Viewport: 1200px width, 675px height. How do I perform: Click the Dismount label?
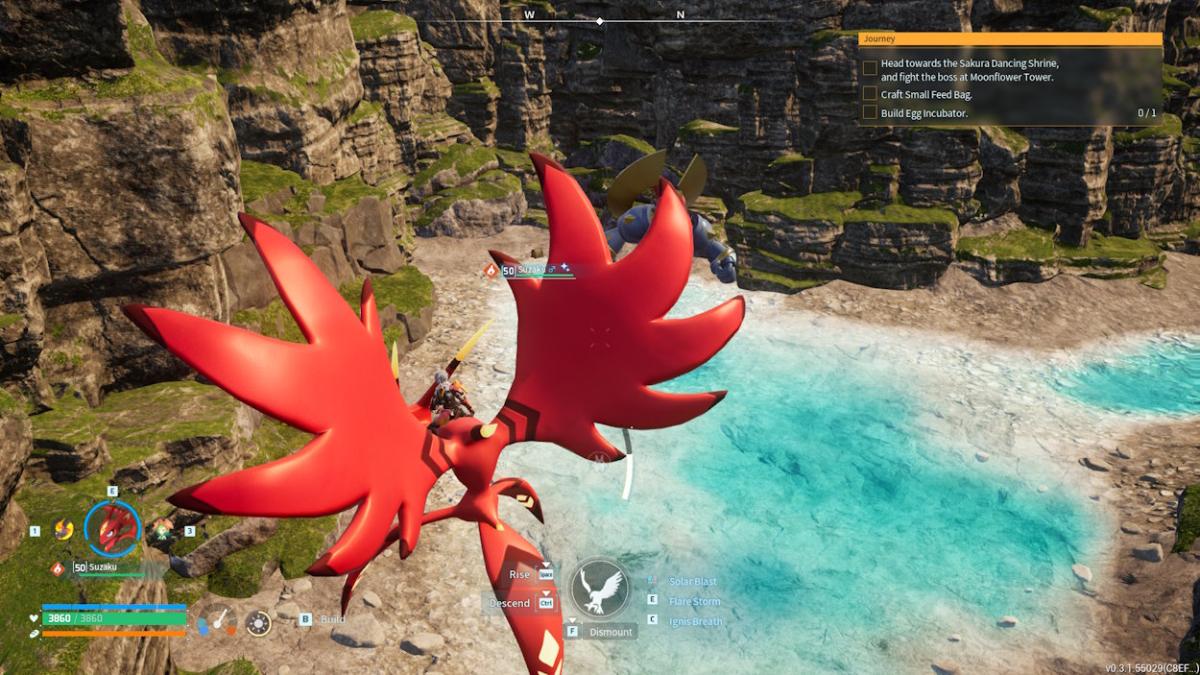click(610, 632)
